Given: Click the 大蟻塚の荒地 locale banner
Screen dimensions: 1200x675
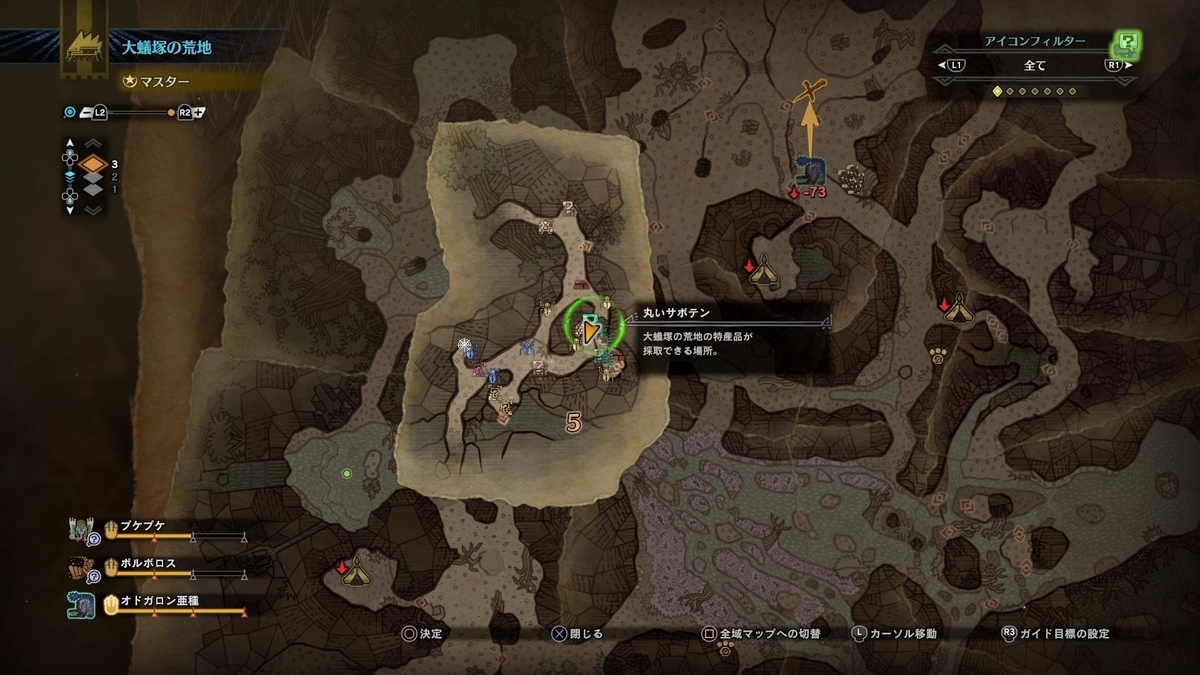Looking at the screenshot, I should click(x=166, y=46).
